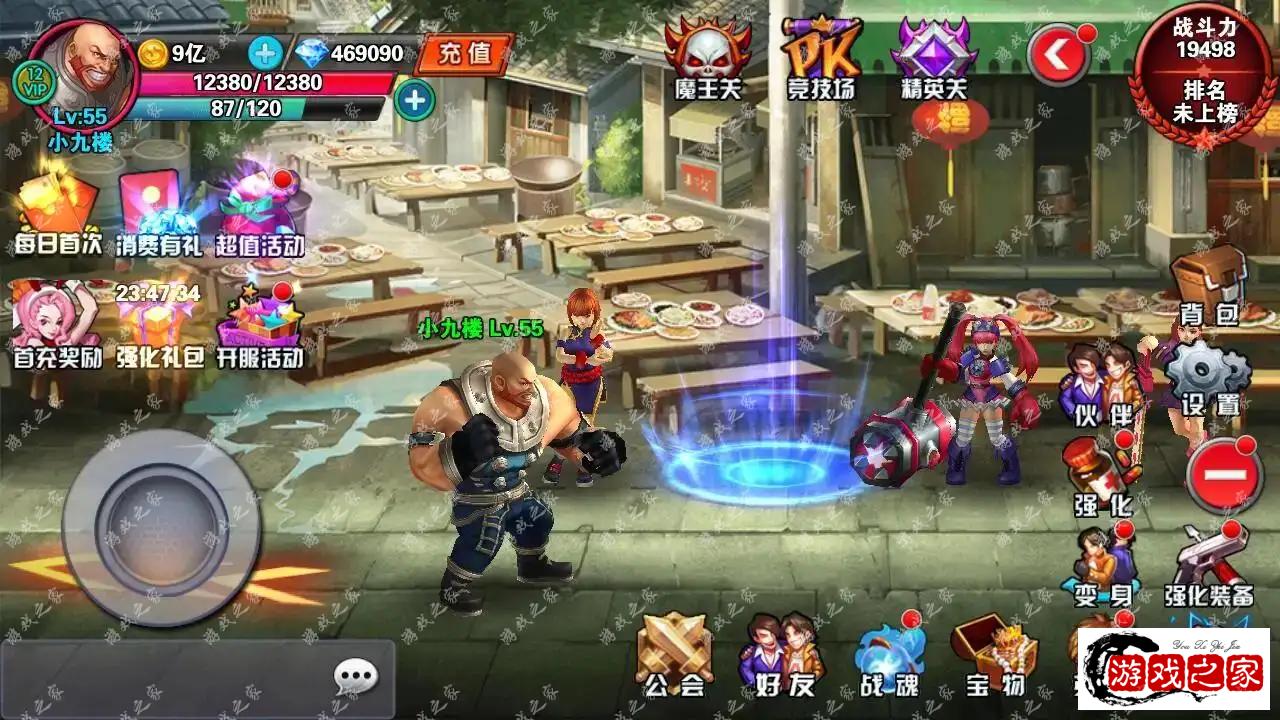Open the 充值 recharge shop
Viewport: 1280px width, 720px height.
[464, 53]
